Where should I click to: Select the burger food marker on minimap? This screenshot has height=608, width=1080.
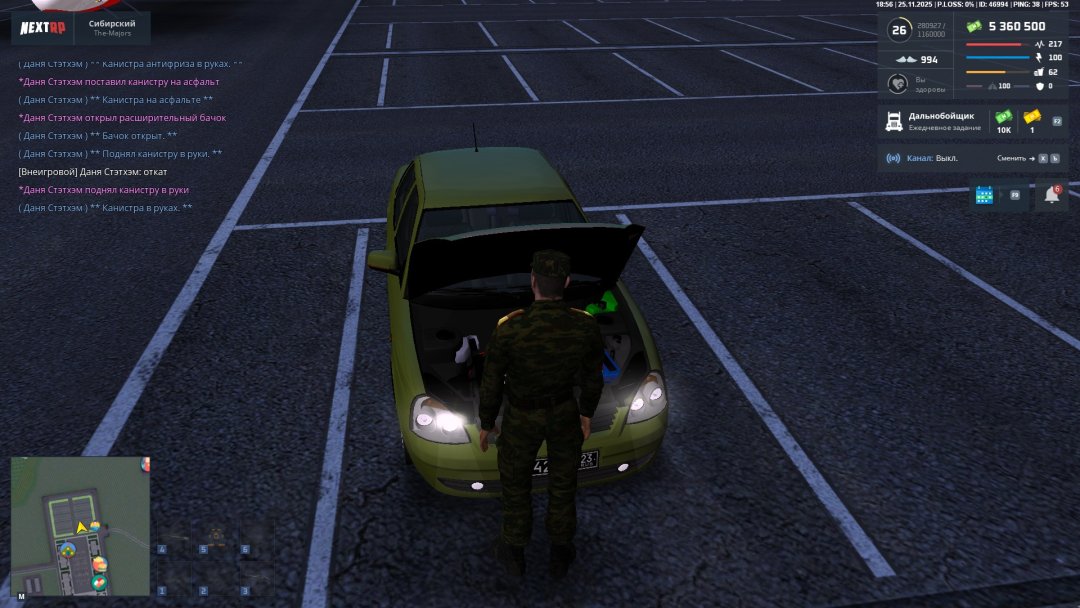[99, 566]
